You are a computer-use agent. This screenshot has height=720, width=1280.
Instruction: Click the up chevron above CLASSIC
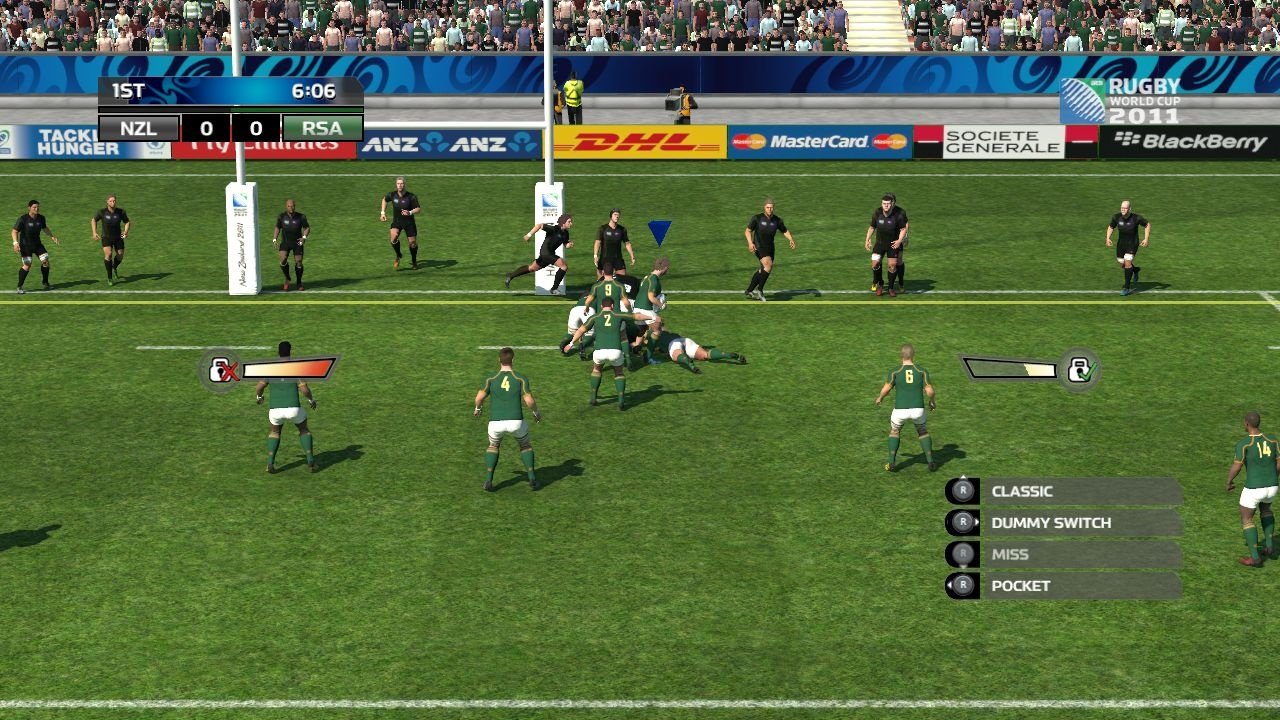point(964,476)
